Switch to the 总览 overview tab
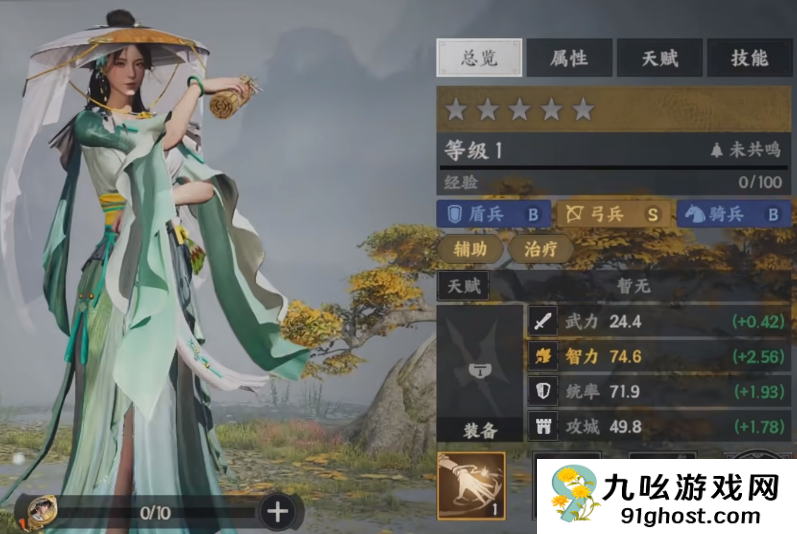 [x=479, y=58]
